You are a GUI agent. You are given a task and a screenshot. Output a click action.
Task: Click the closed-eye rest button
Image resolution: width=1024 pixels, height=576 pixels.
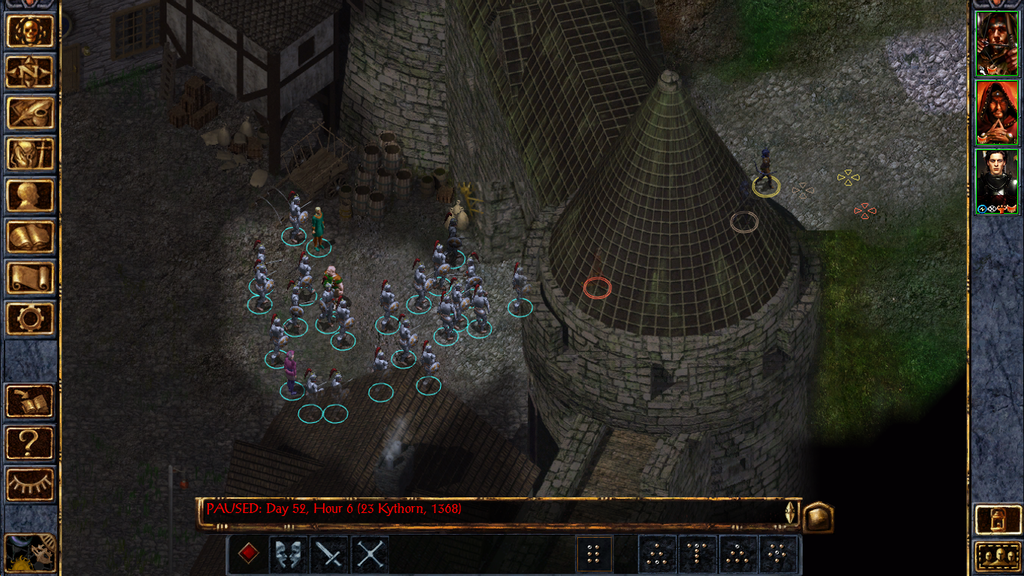(30, 484)
